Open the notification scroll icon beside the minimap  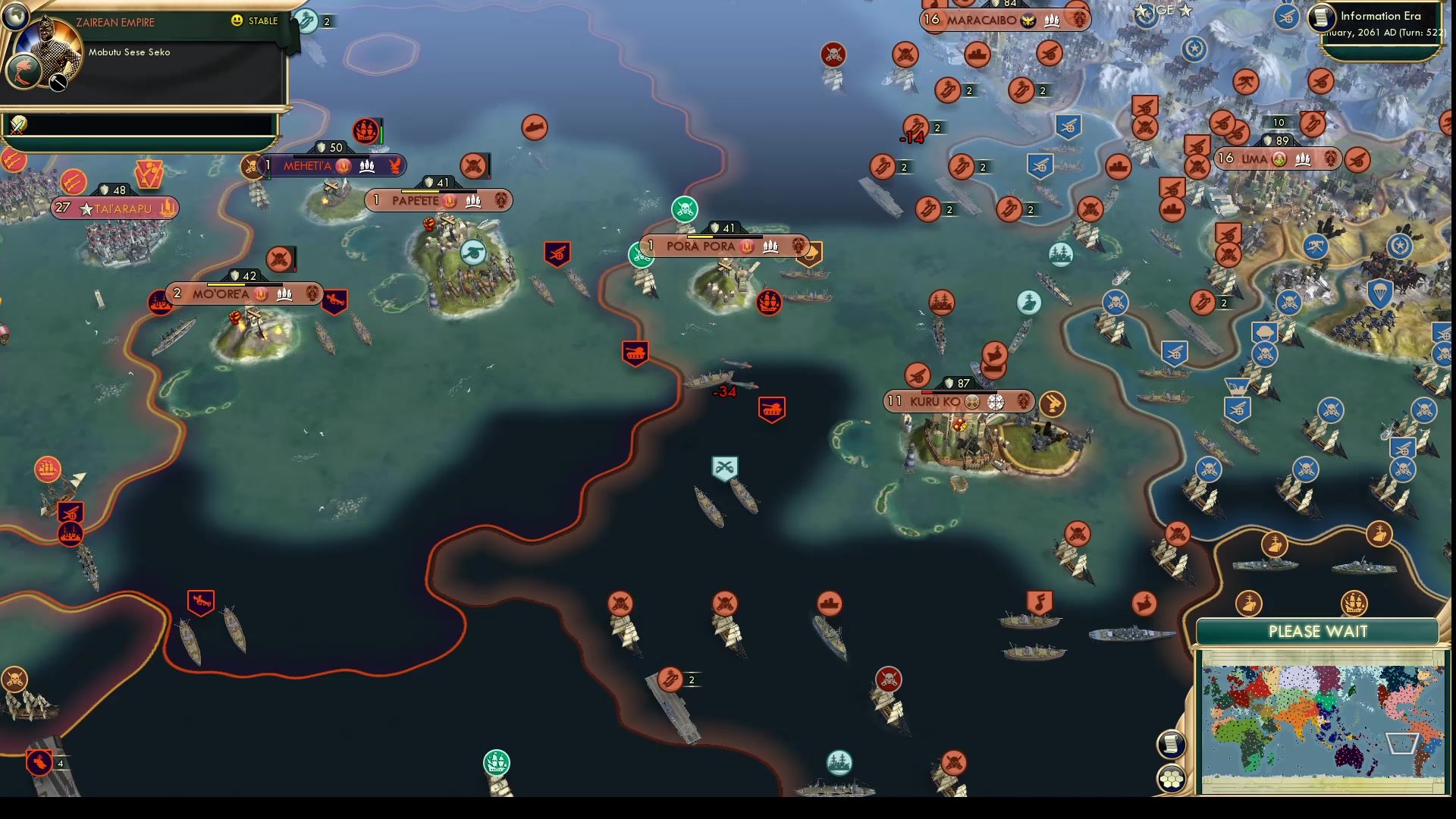tap(1172, 744)
